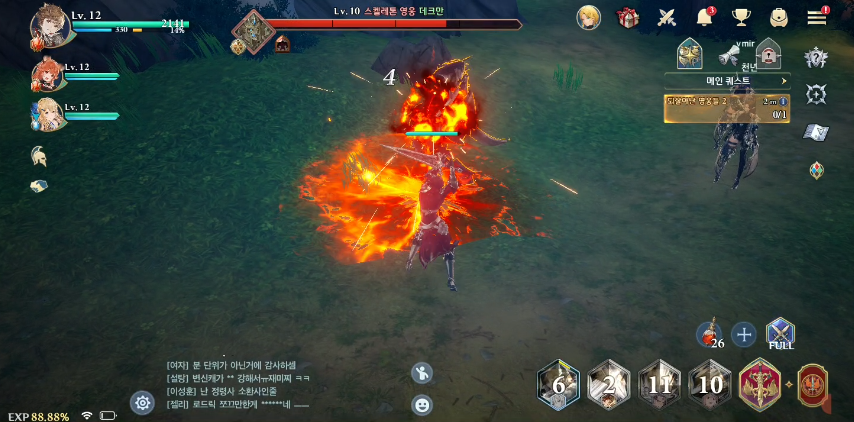Select the red-haired party member portrait

click(47, 75)
